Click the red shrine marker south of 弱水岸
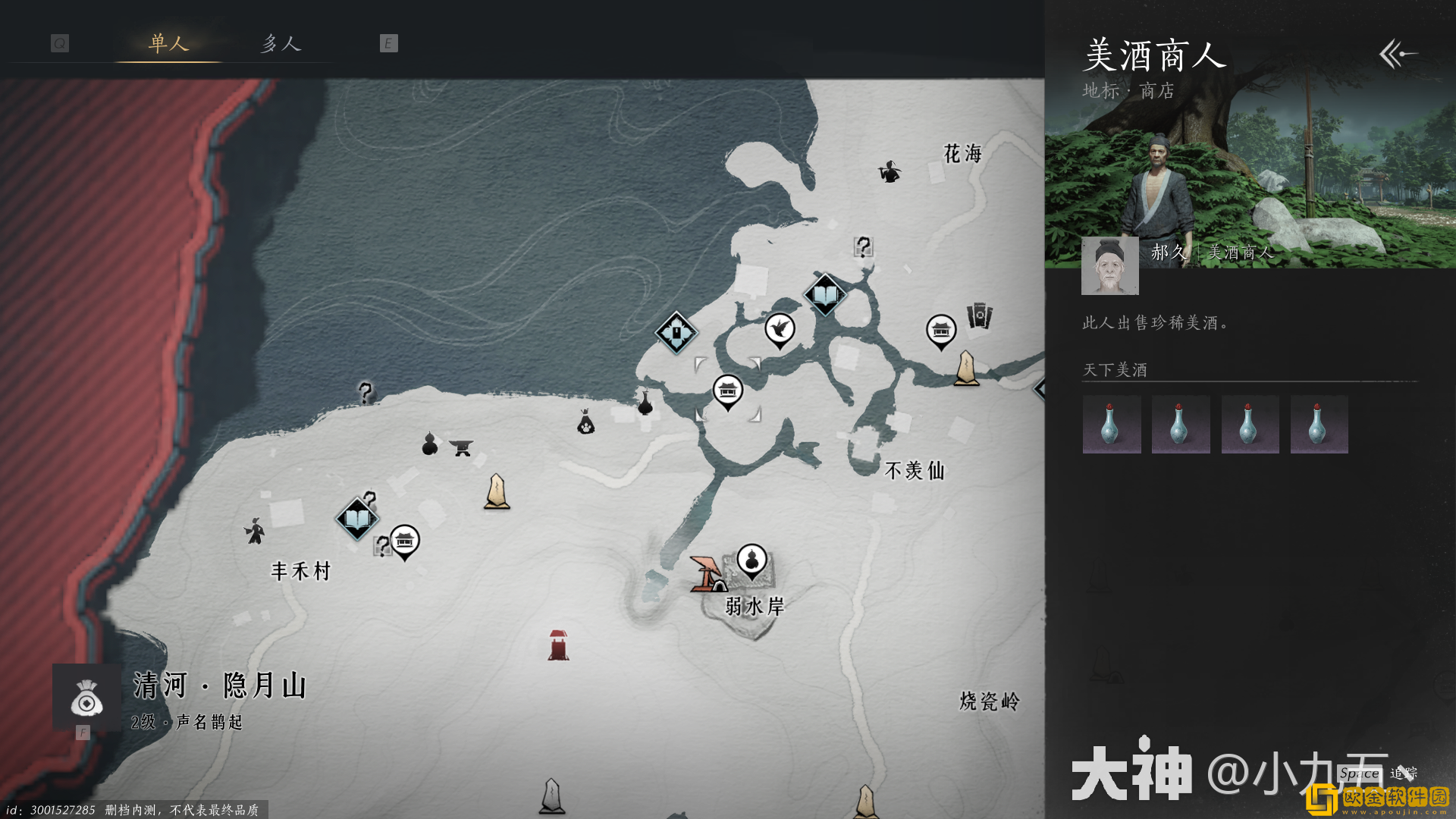The image size is (1456, 819). point(558,645)
